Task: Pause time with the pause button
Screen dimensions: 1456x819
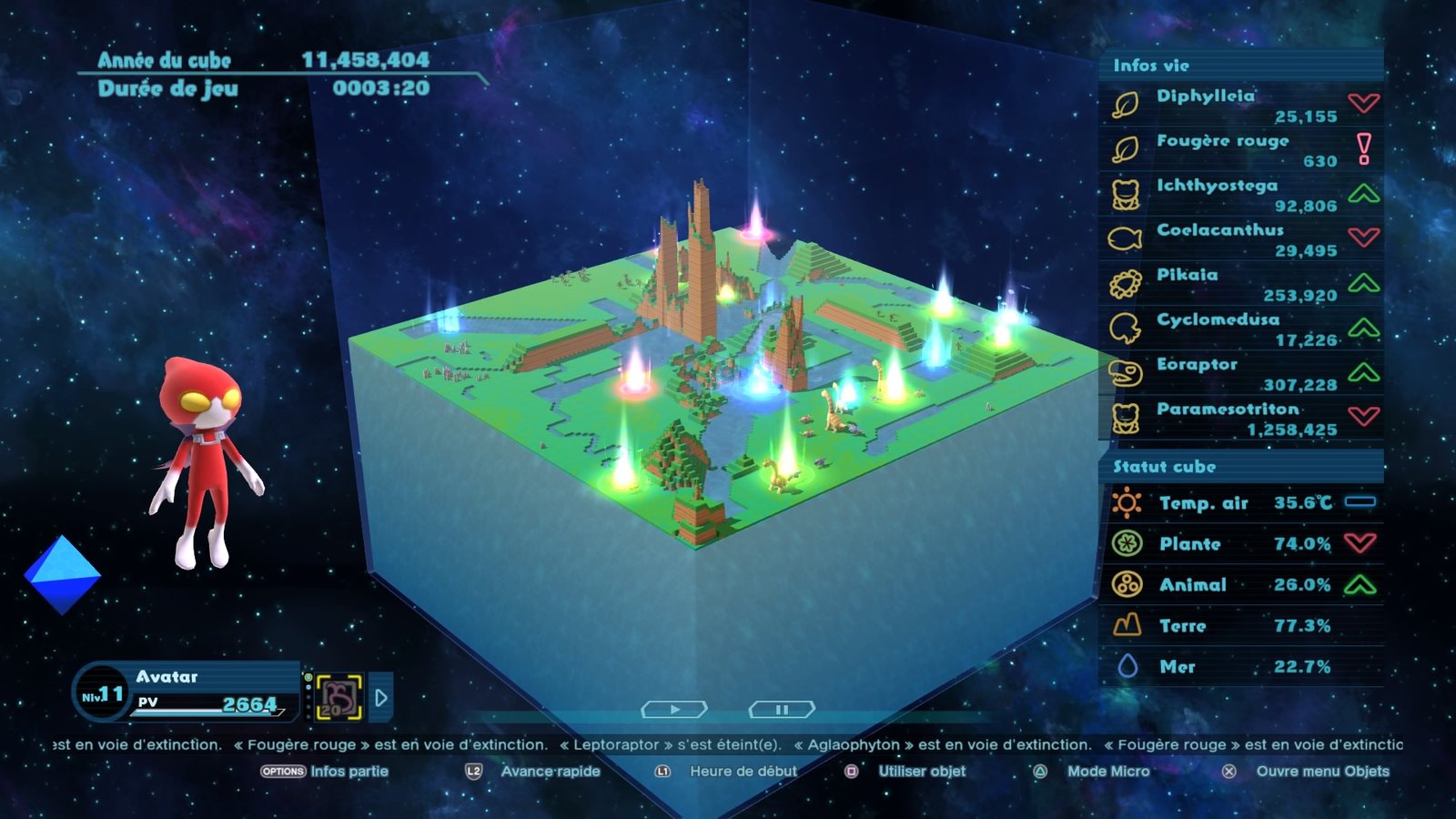Action: point(782,709)
